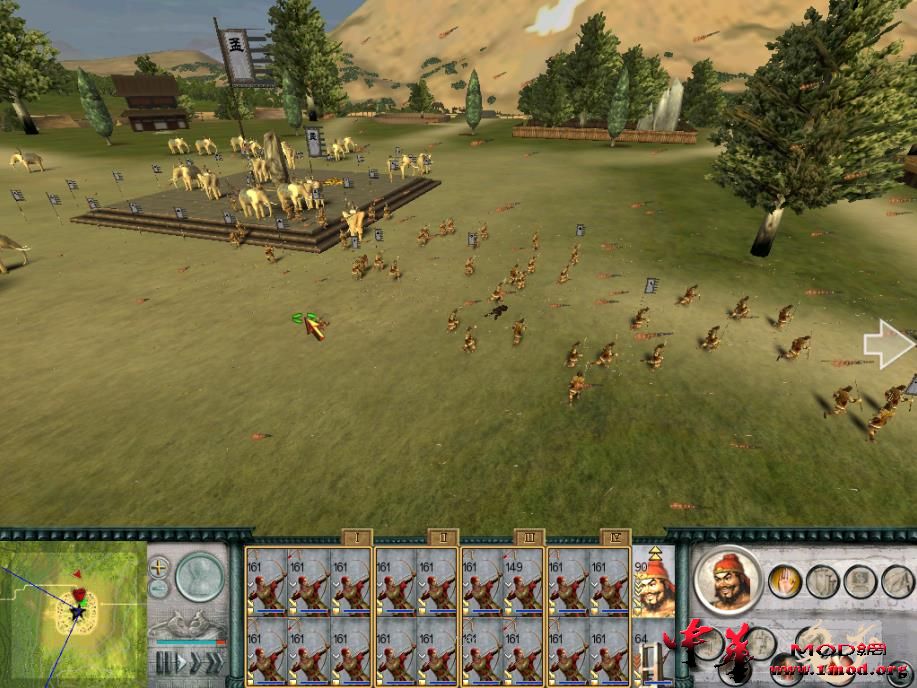Zoom out the minimap with minus button
This screenshot has width=917, height=688.
click(159, 588)
